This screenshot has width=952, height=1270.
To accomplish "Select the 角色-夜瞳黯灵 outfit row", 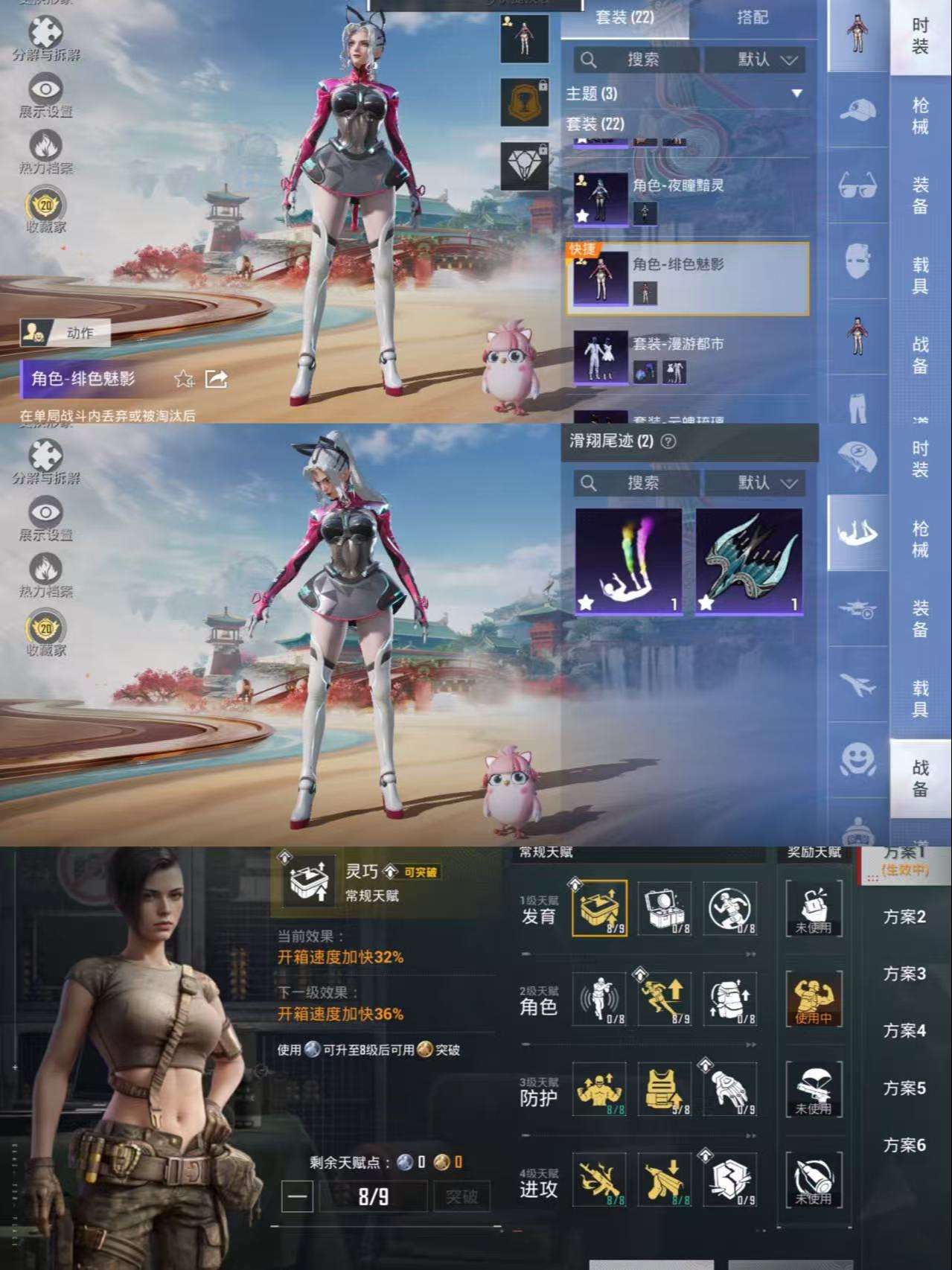I will click(689, 199).
